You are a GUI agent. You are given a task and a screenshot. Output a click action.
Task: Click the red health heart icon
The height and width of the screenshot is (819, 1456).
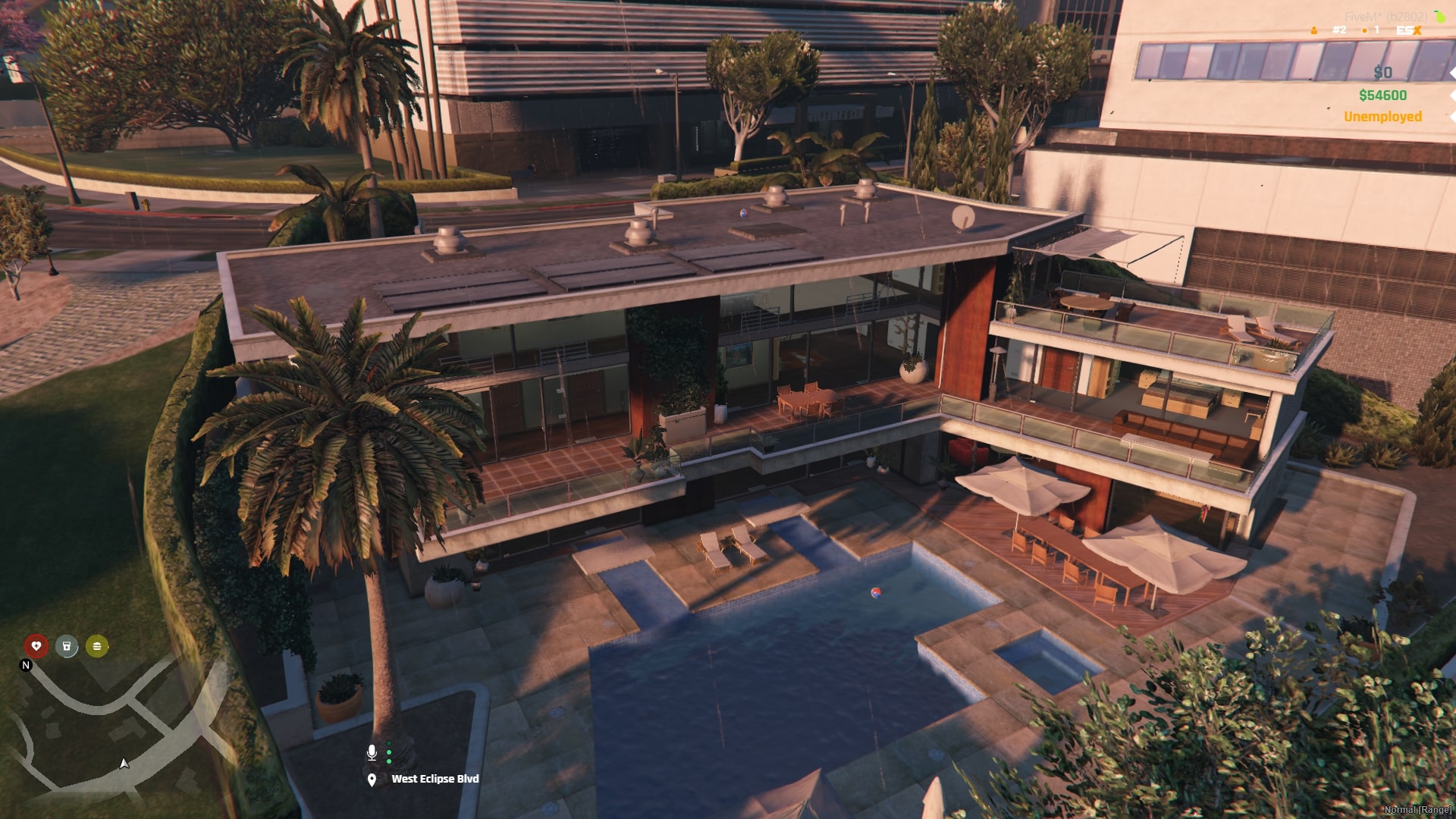[x=36, y=647]
